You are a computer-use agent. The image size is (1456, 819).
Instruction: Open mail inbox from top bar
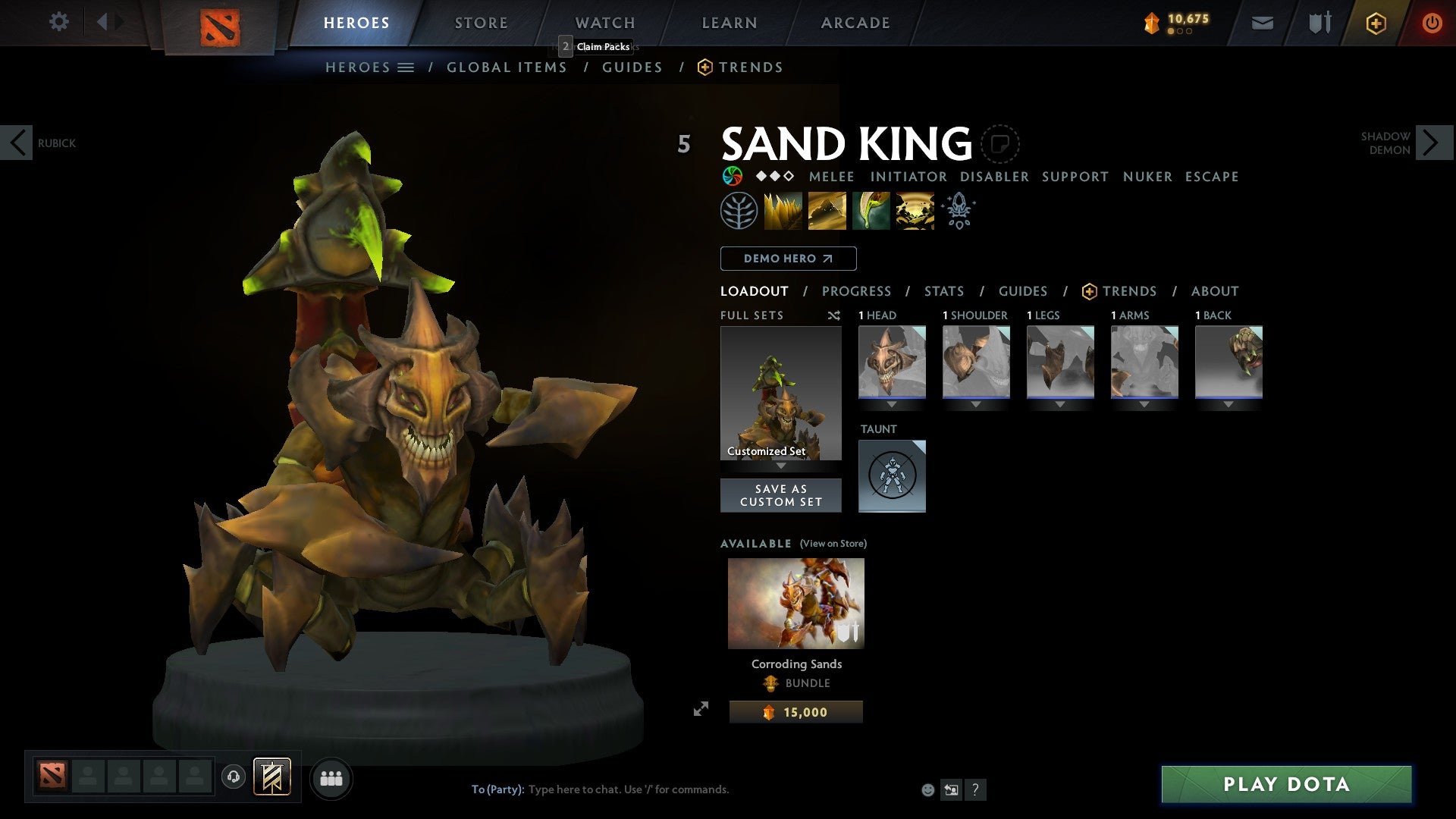click(1263, 22)
